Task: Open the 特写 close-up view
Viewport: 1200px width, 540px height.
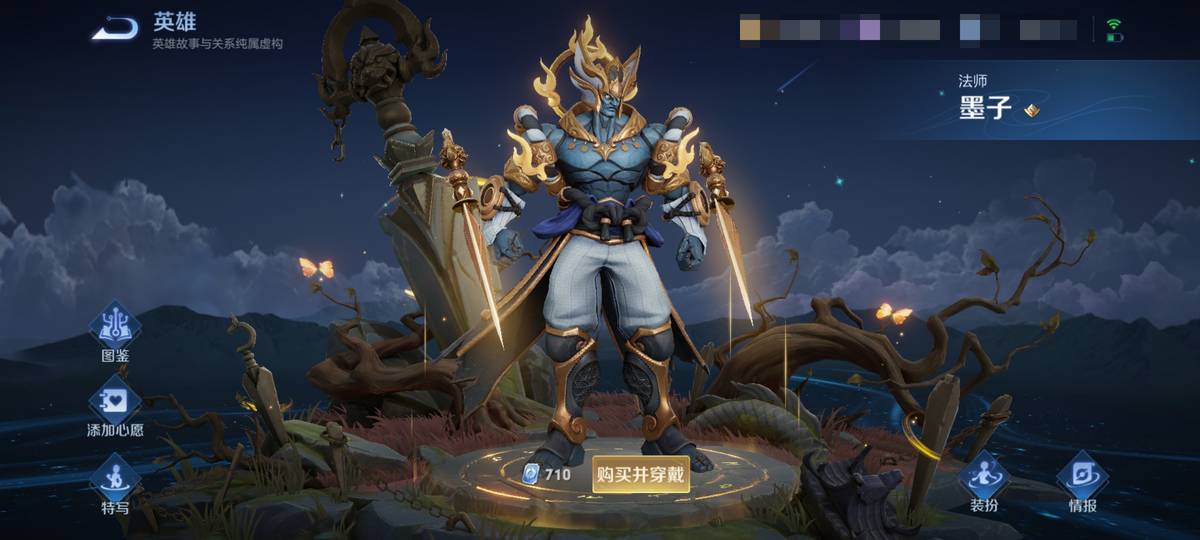Action: [x=115, y=480]
